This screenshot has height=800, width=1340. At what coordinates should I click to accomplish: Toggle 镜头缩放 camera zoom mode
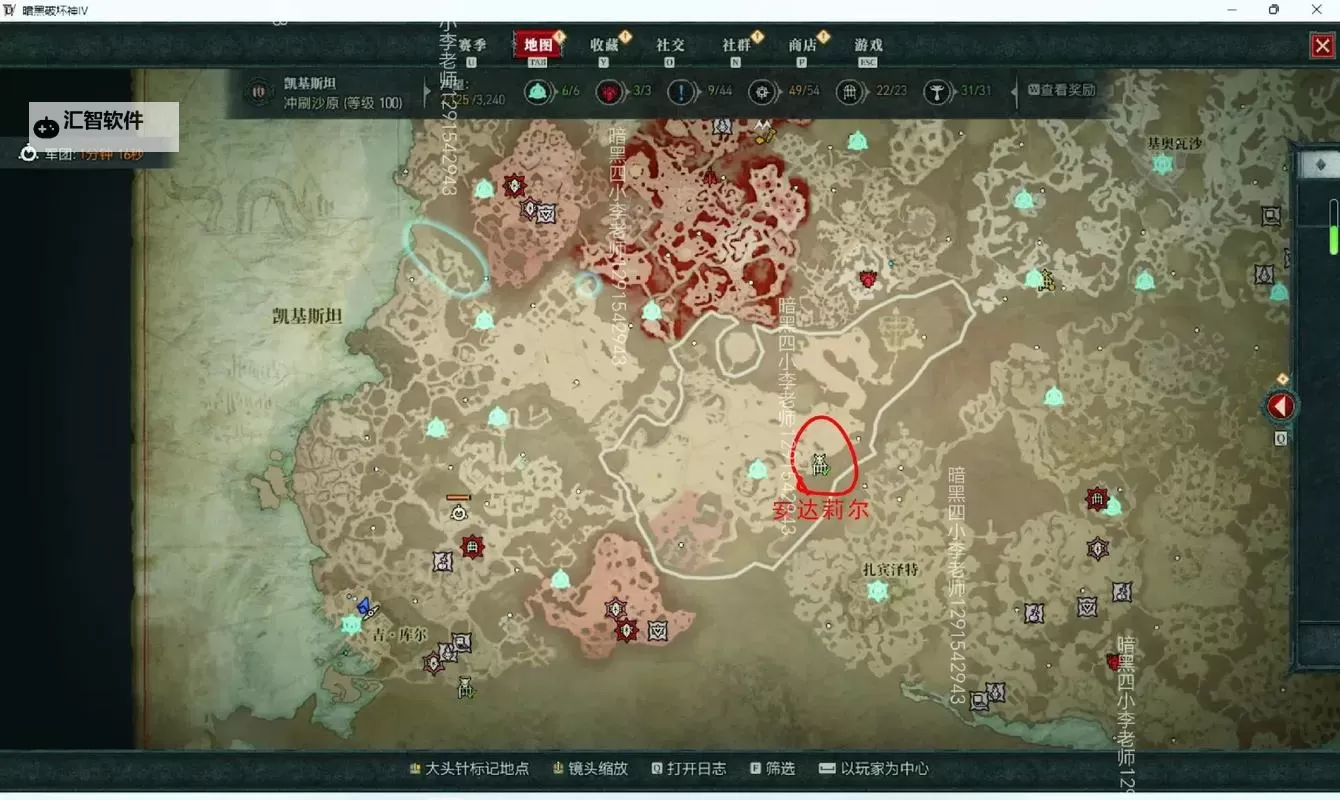(596, 769)
